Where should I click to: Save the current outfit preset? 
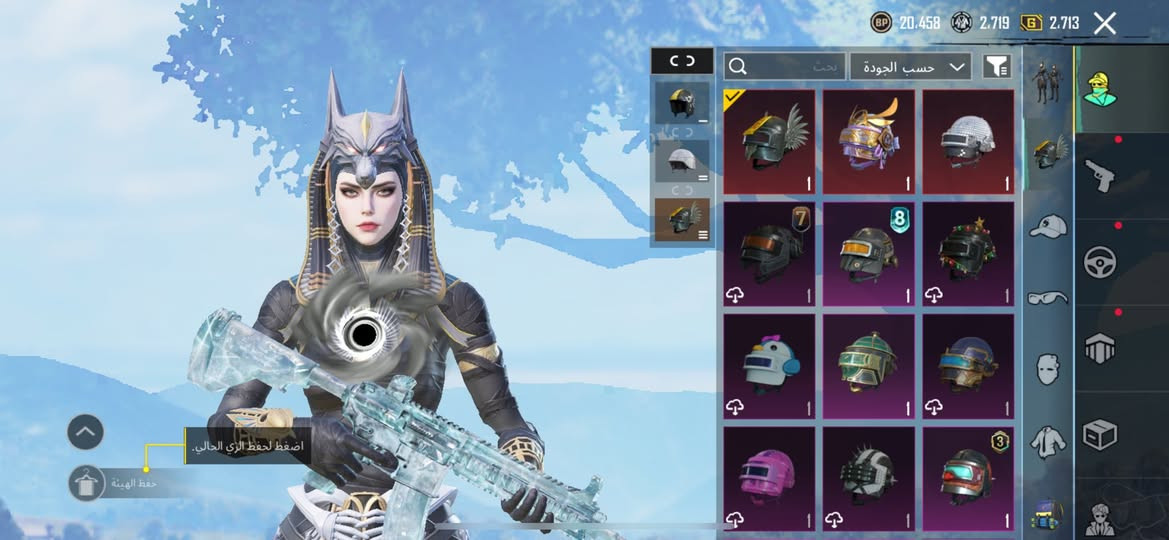(x=87, y=483)
